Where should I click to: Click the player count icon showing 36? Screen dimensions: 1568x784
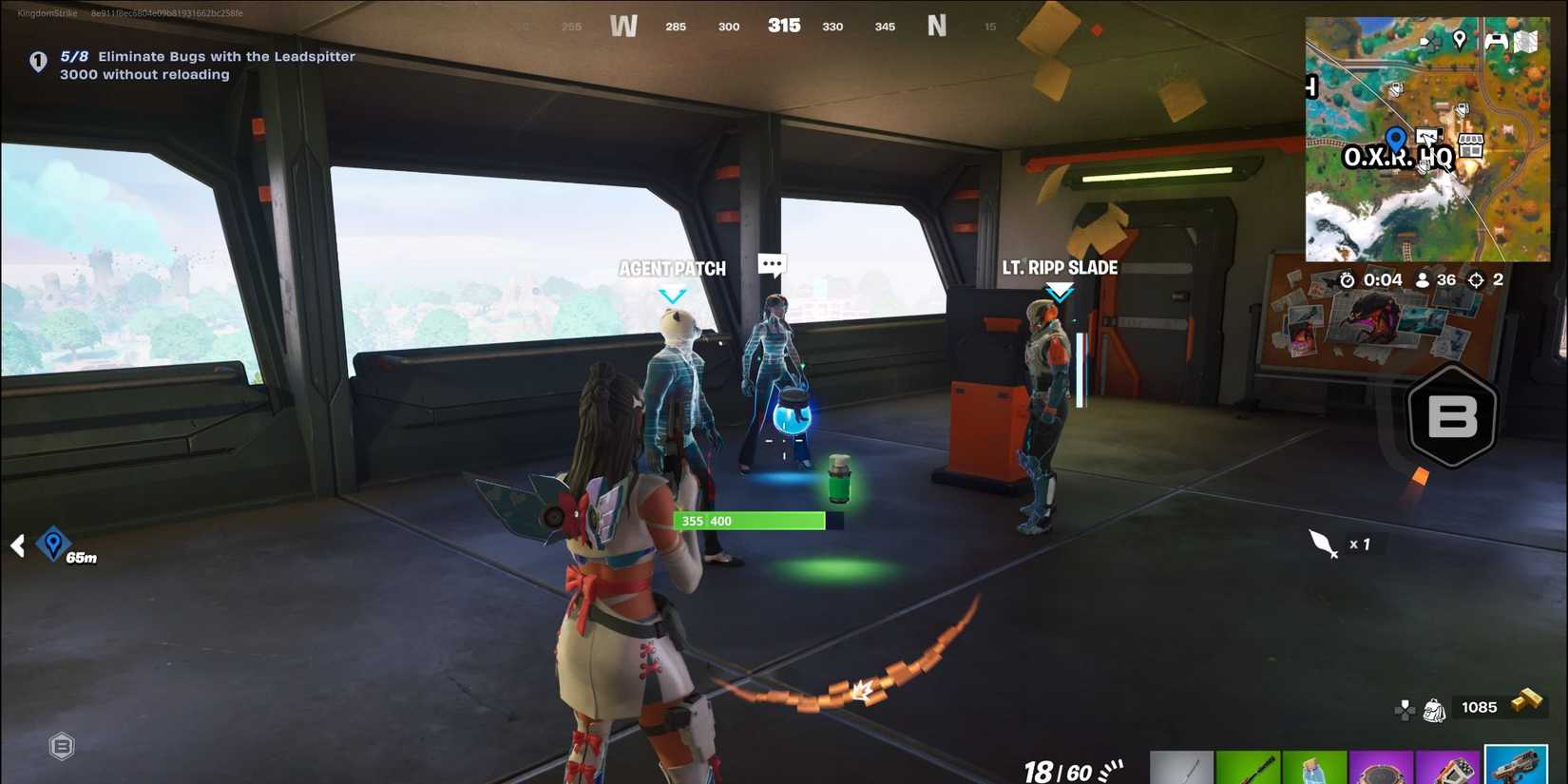coord(1423,279)
